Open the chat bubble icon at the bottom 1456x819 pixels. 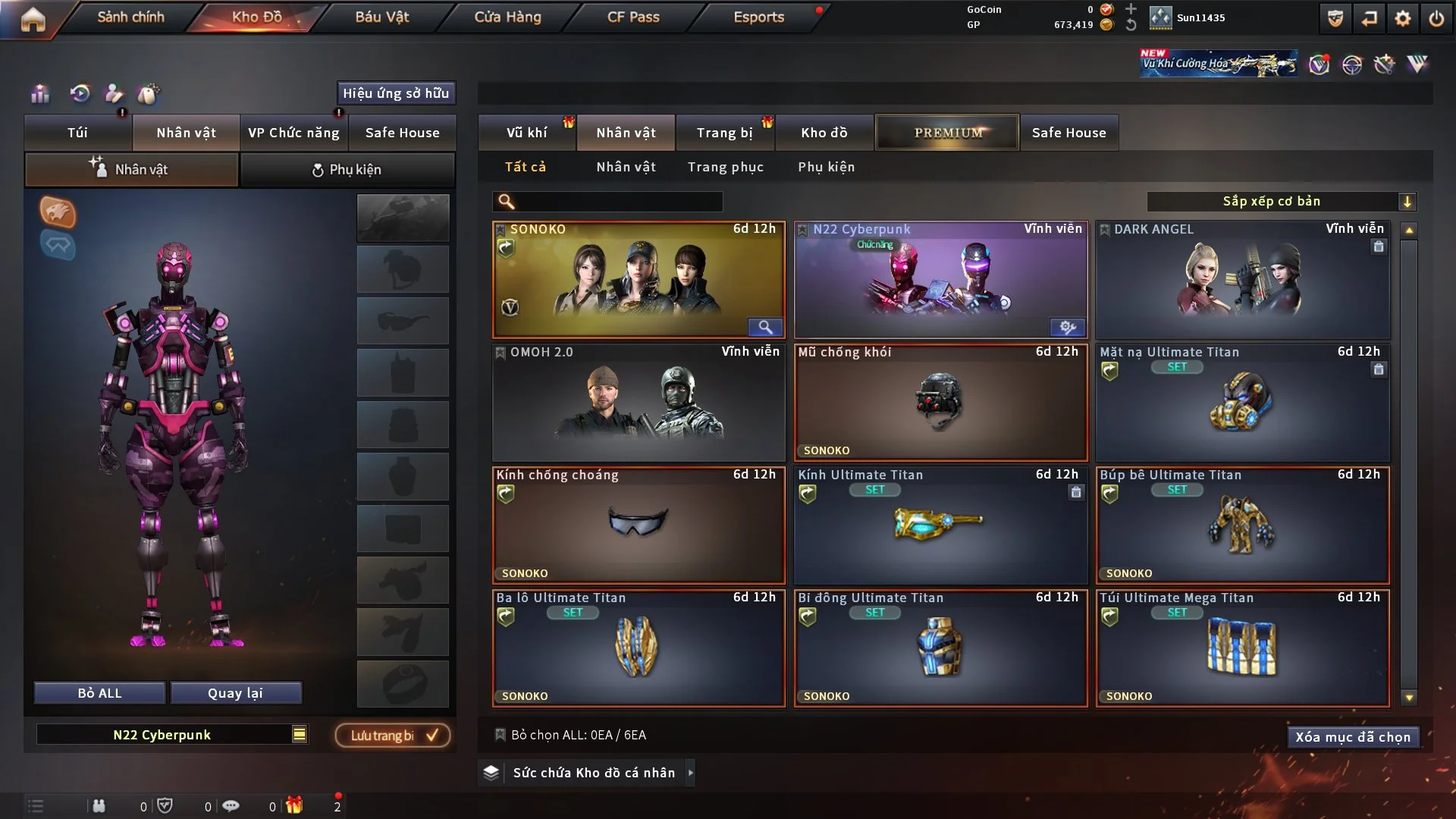[231, 806]
